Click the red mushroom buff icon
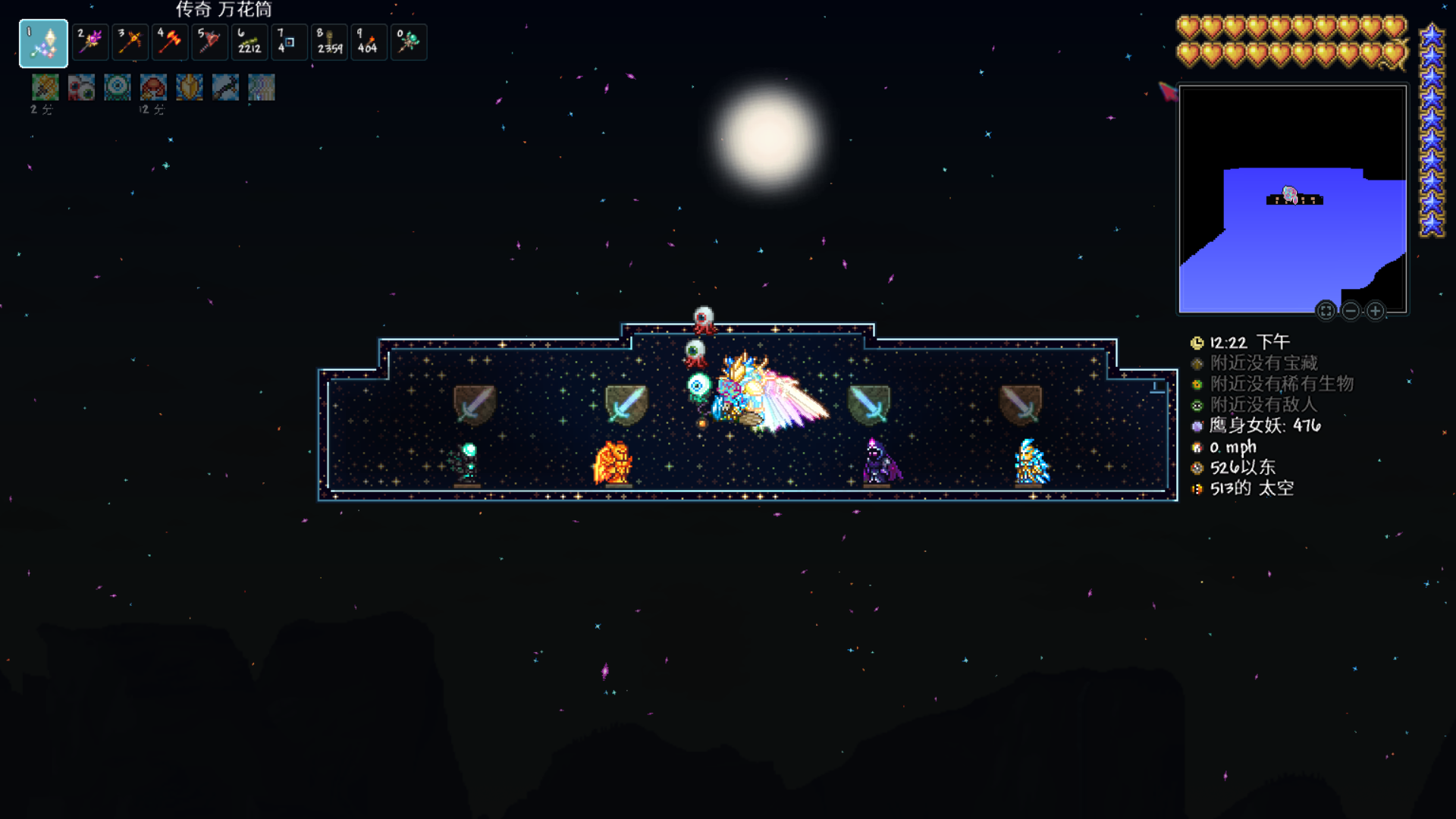This screenshot has height=819, width=1456. [x=153, y=88]
